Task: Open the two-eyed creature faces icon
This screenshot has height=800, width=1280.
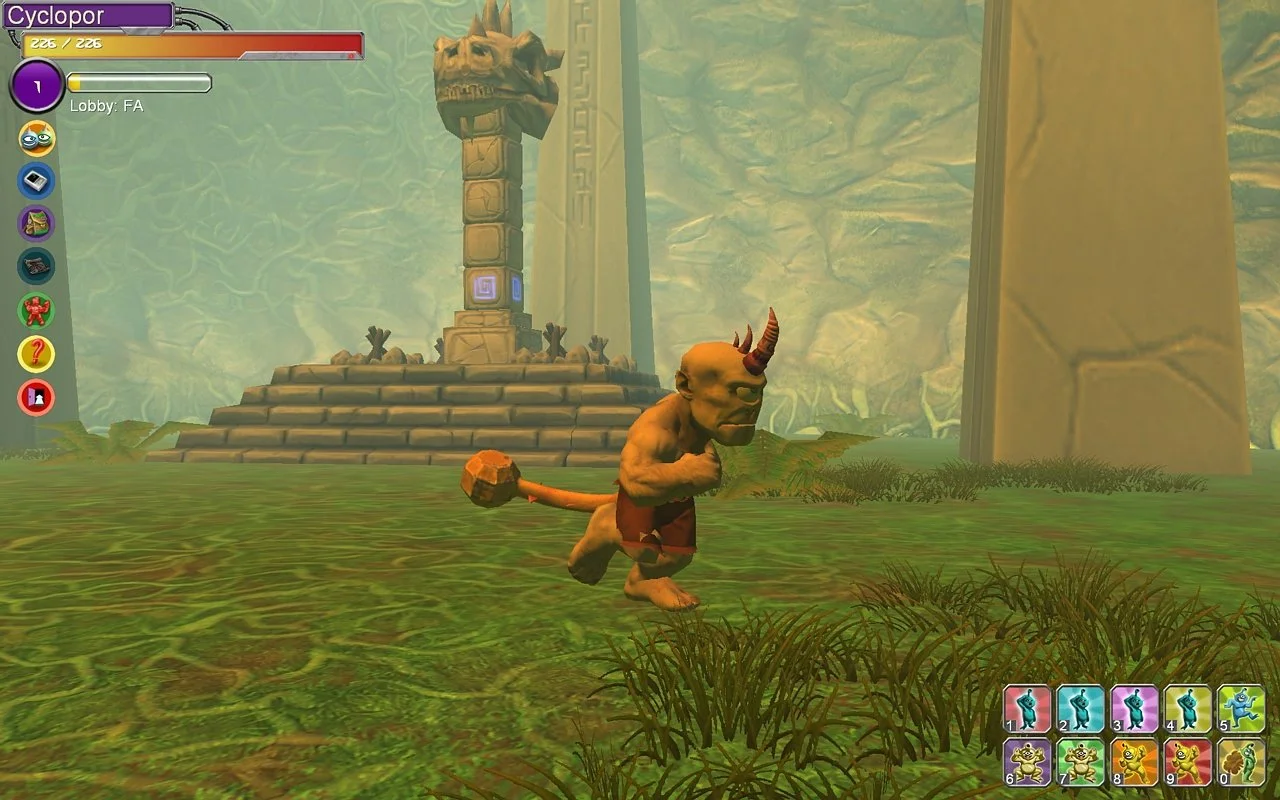Action: 37,139
